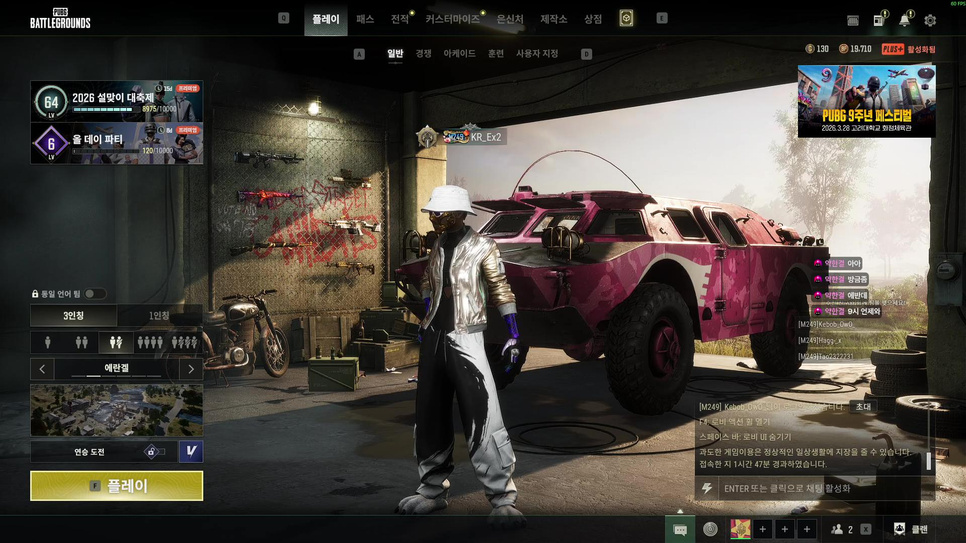Start matchmaking with the yellow 플레이 button
966x543 pixels.
click(116, 486)
